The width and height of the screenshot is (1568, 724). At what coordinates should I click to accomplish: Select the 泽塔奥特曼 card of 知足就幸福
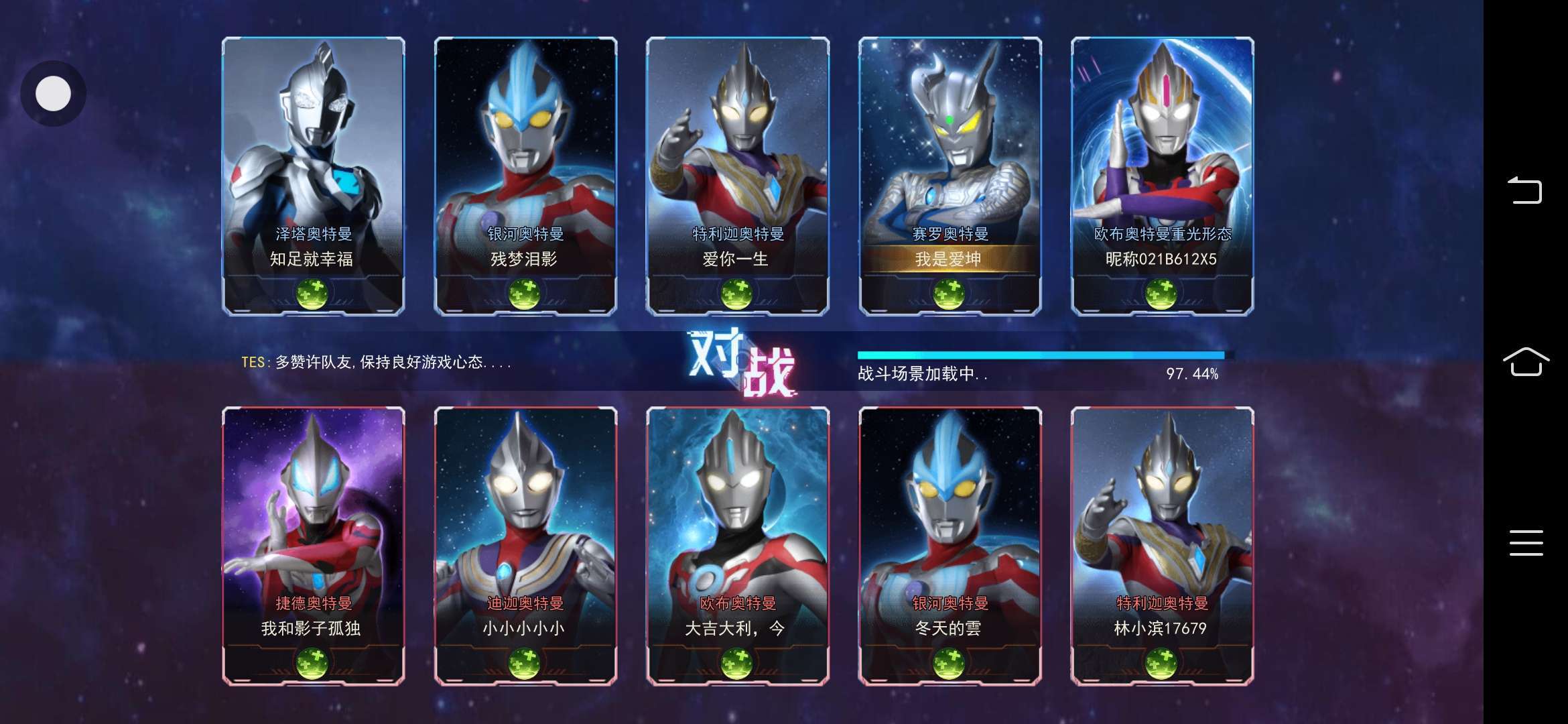click(x=313, y=176)
